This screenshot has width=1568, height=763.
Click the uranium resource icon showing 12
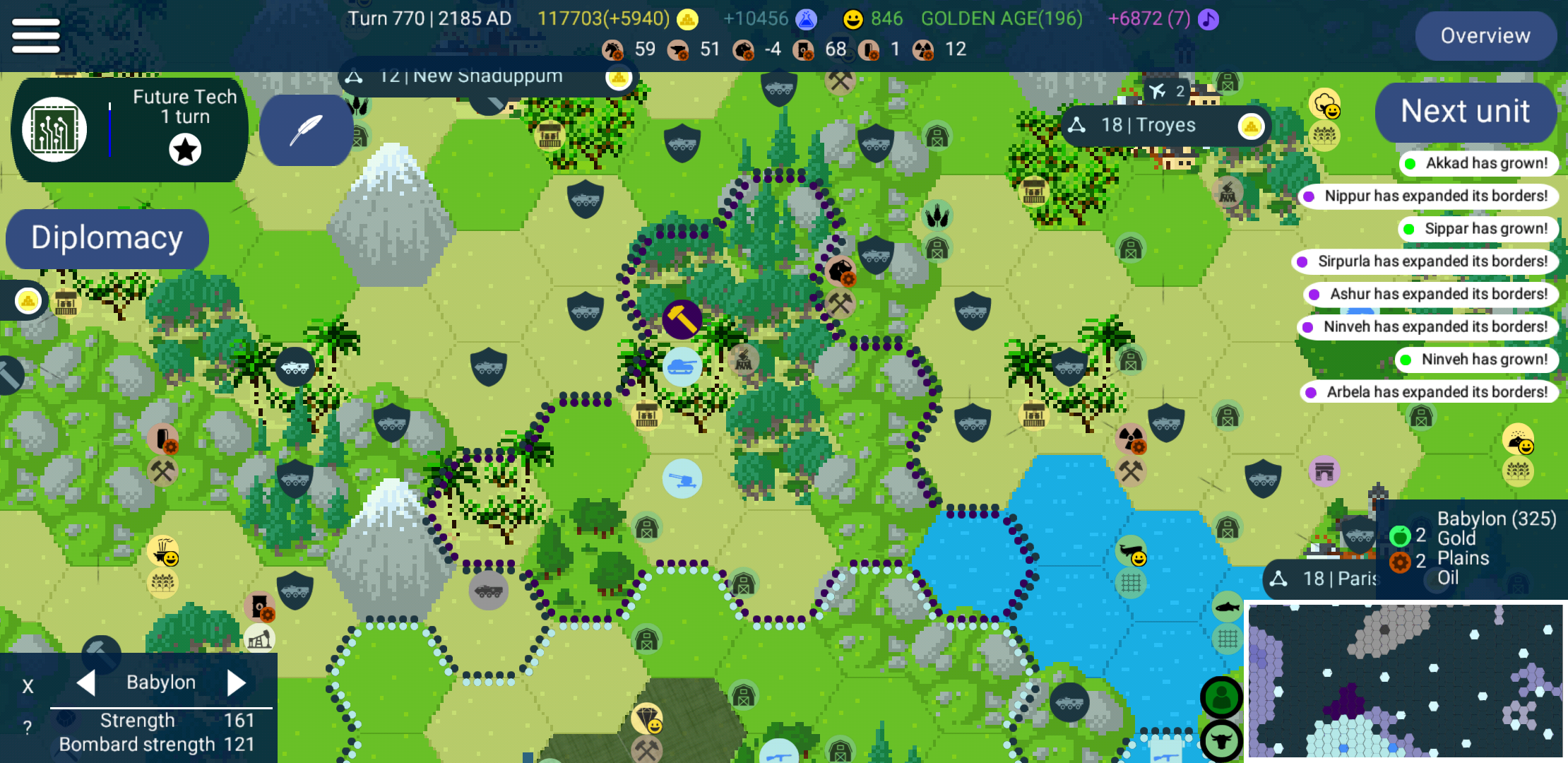pyautogui.click(x=922, y=49)
